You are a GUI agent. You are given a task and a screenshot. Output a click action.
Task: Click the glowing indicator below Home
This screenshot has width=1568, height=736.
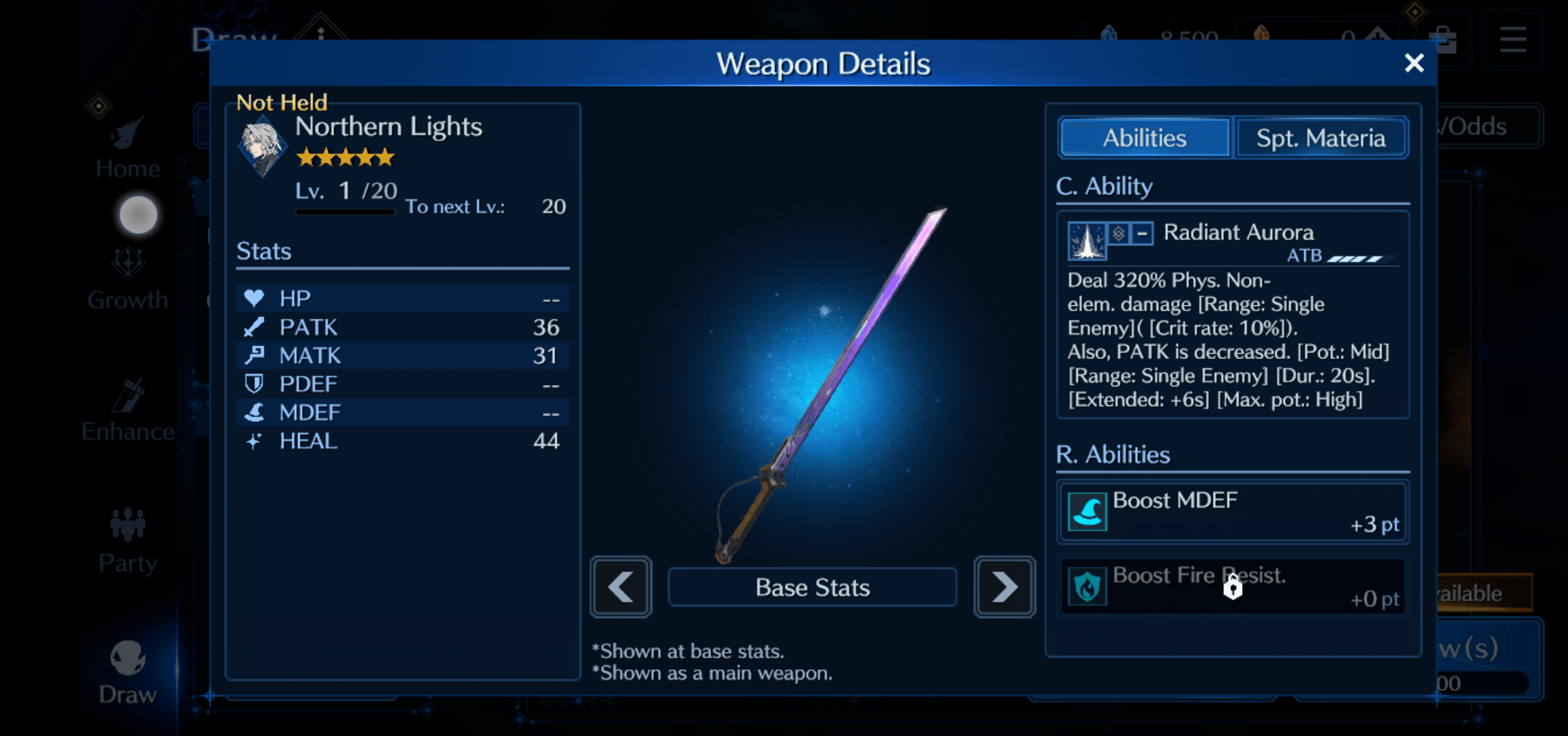point(137,215)
